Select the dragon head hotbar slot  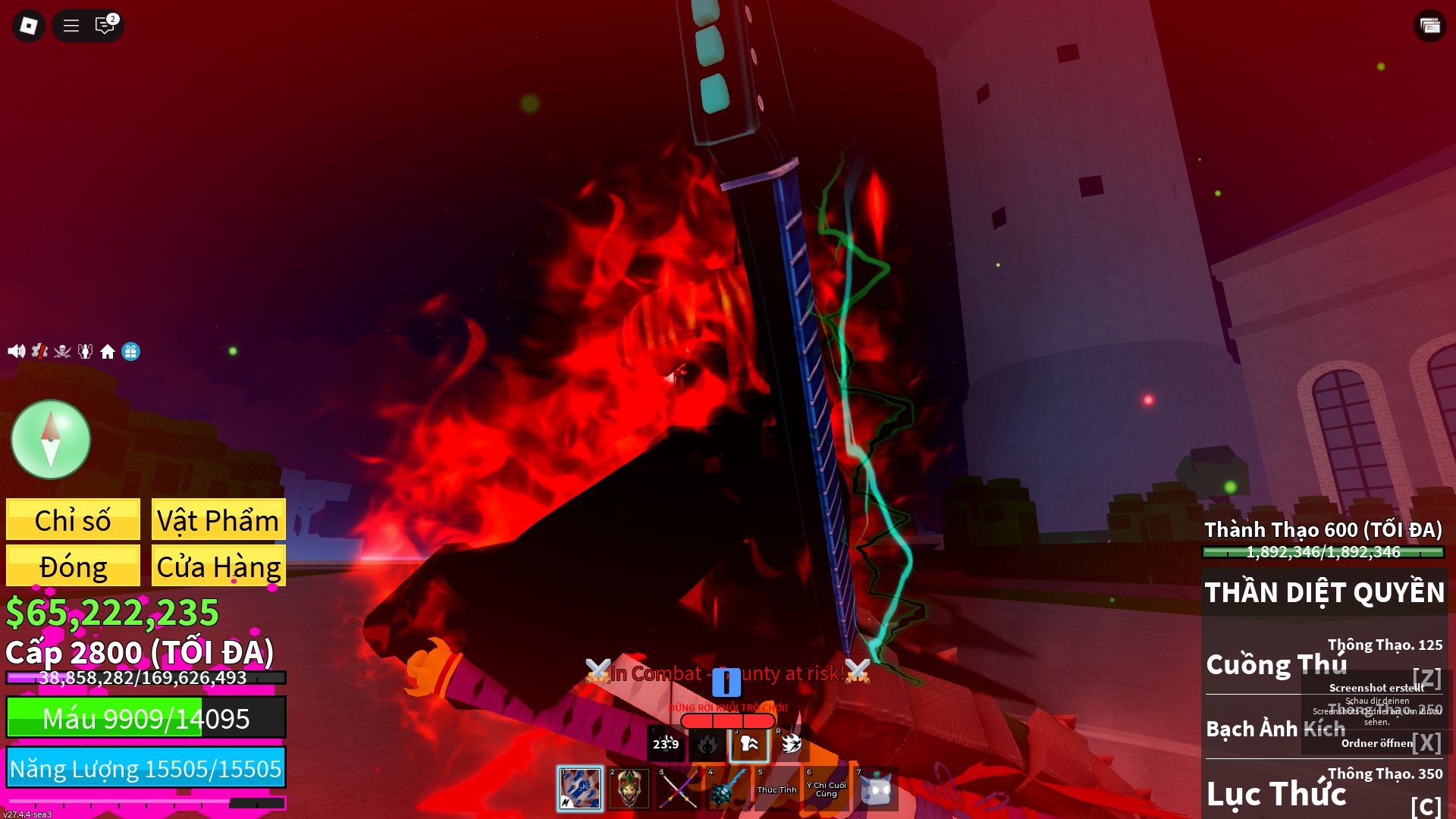pos(629,789)
